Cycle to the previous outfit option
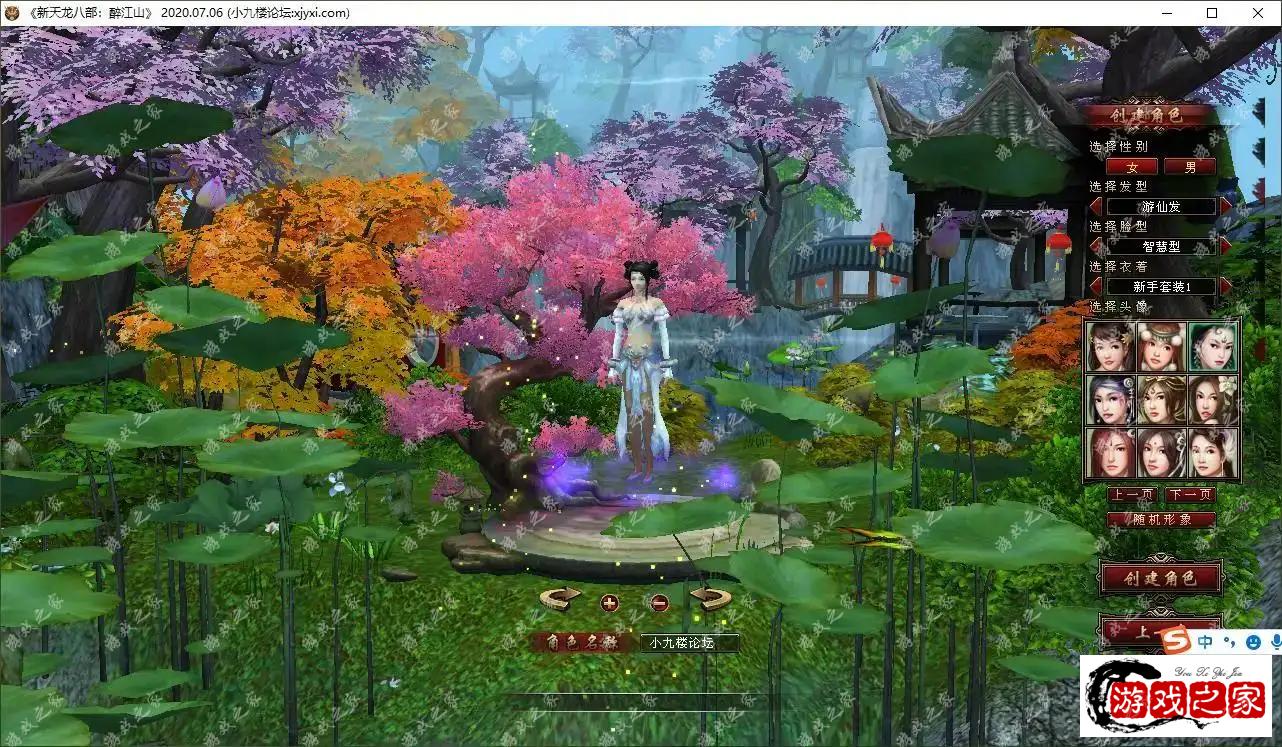Screen dimensions: 1282x747 click(x=1096, y=286)
